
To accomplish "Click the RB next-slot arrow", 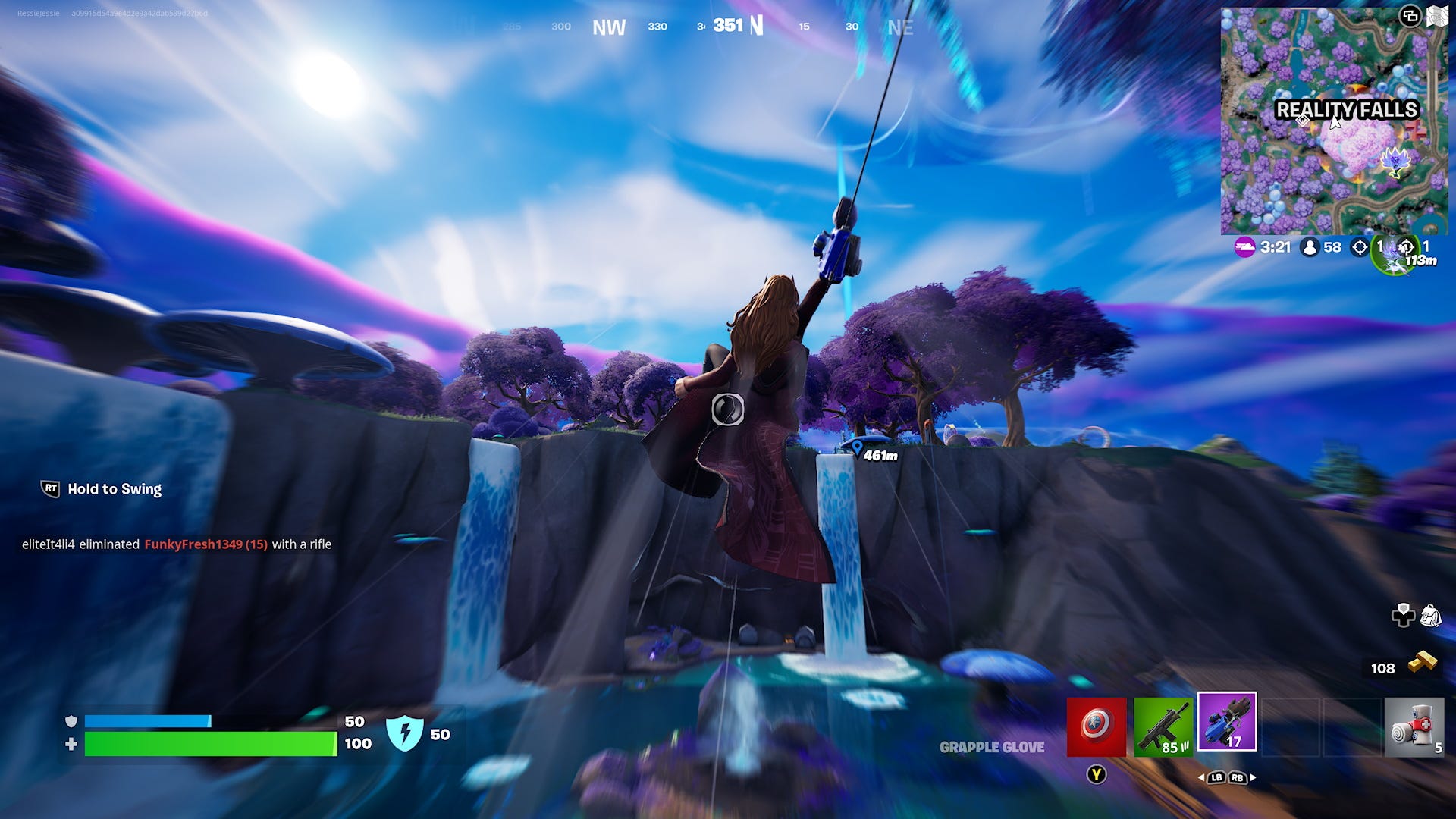I will (x=1238, y=778).
